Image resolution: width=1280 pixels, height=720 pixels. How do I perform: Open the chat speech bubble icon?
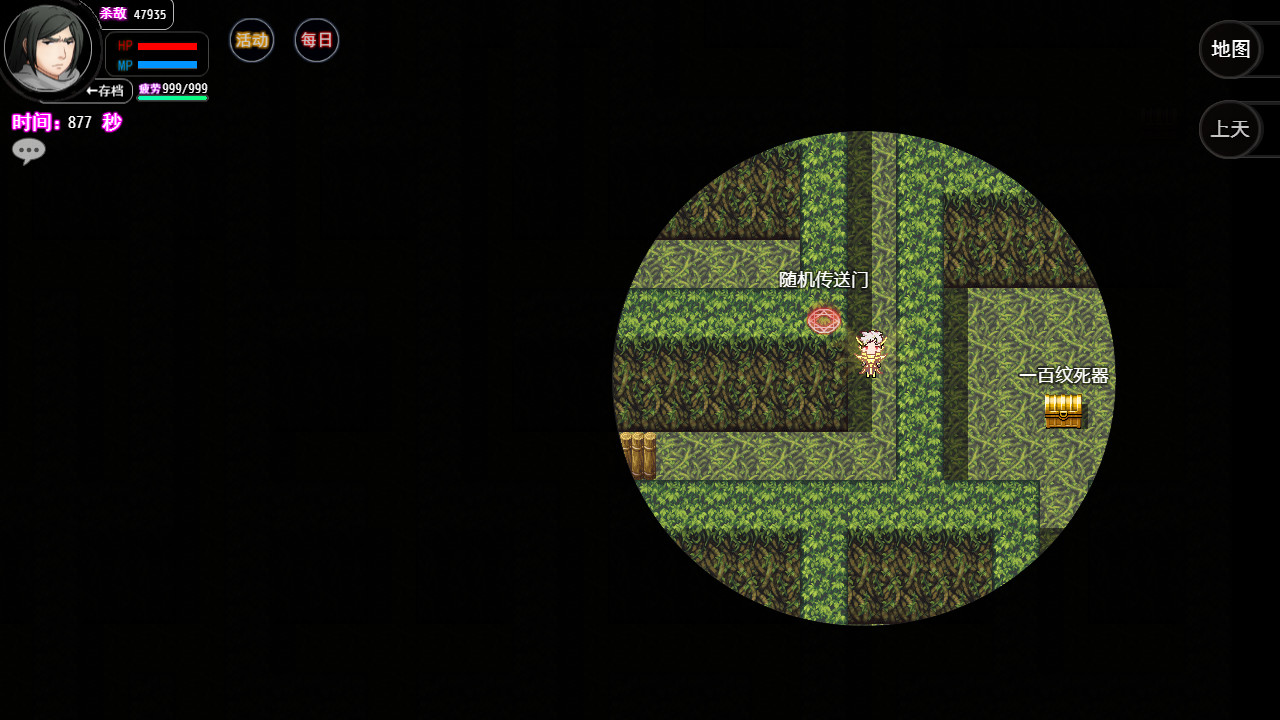click(29, 150)
